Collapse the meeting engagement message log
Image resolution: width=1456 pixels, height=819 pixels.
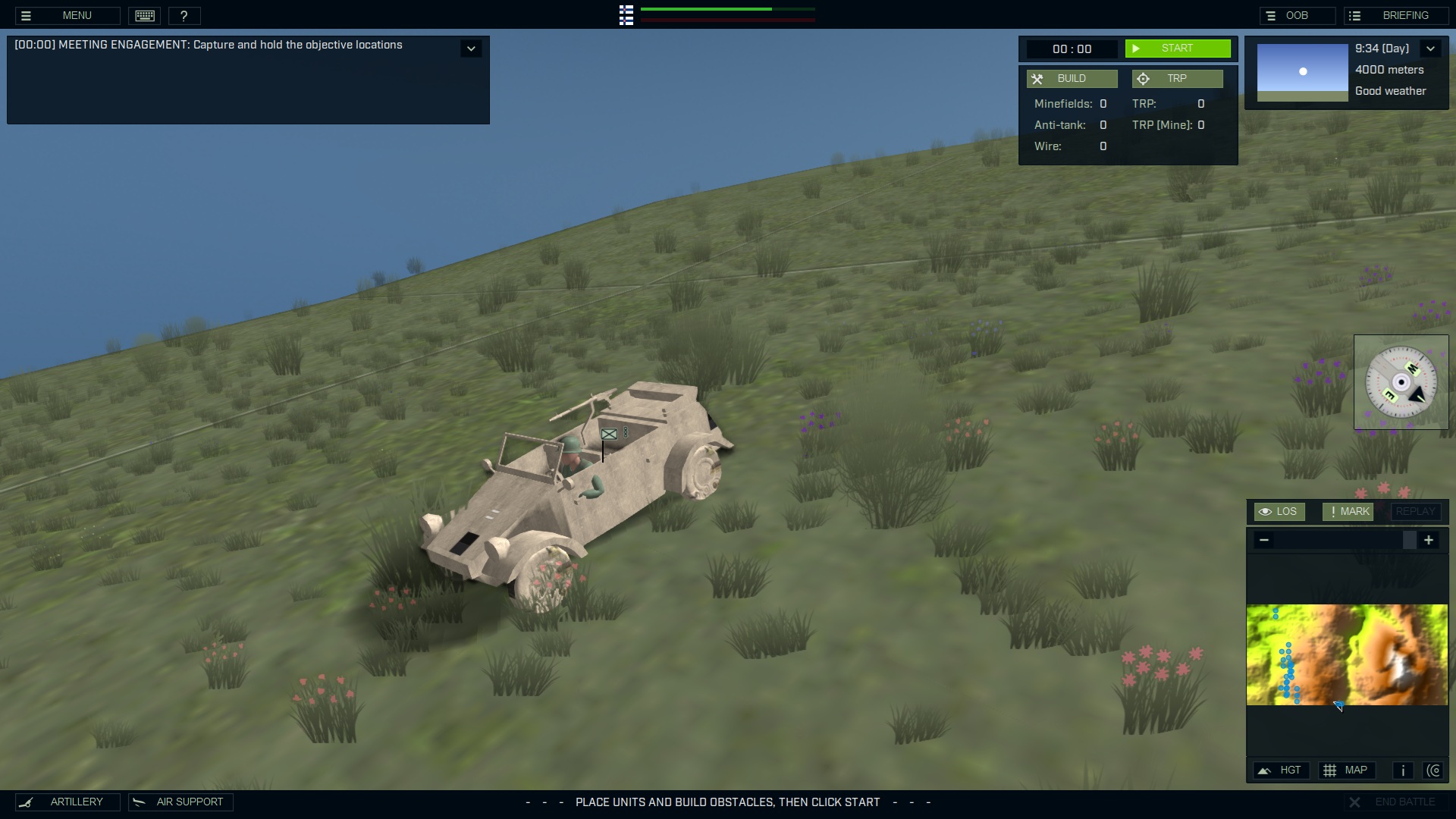(472, 48)
